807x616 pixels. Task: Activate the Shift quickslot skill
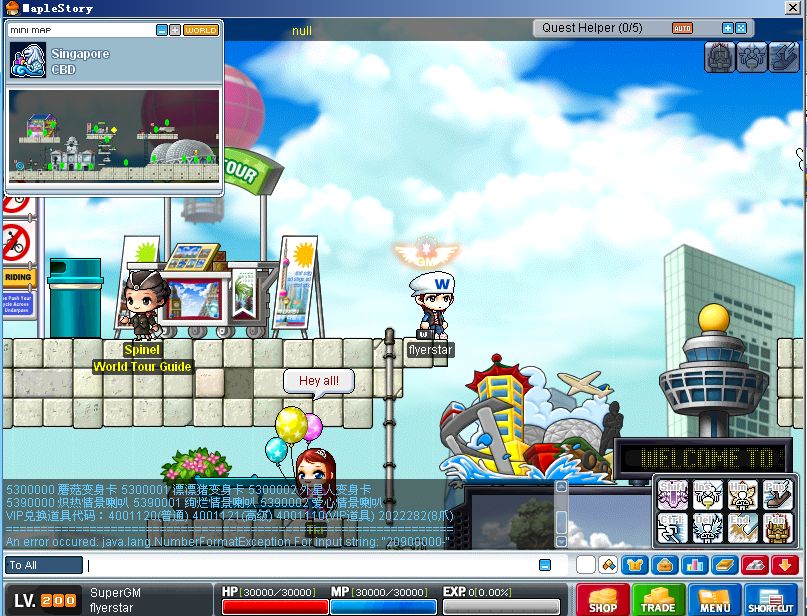pos(671,493)
